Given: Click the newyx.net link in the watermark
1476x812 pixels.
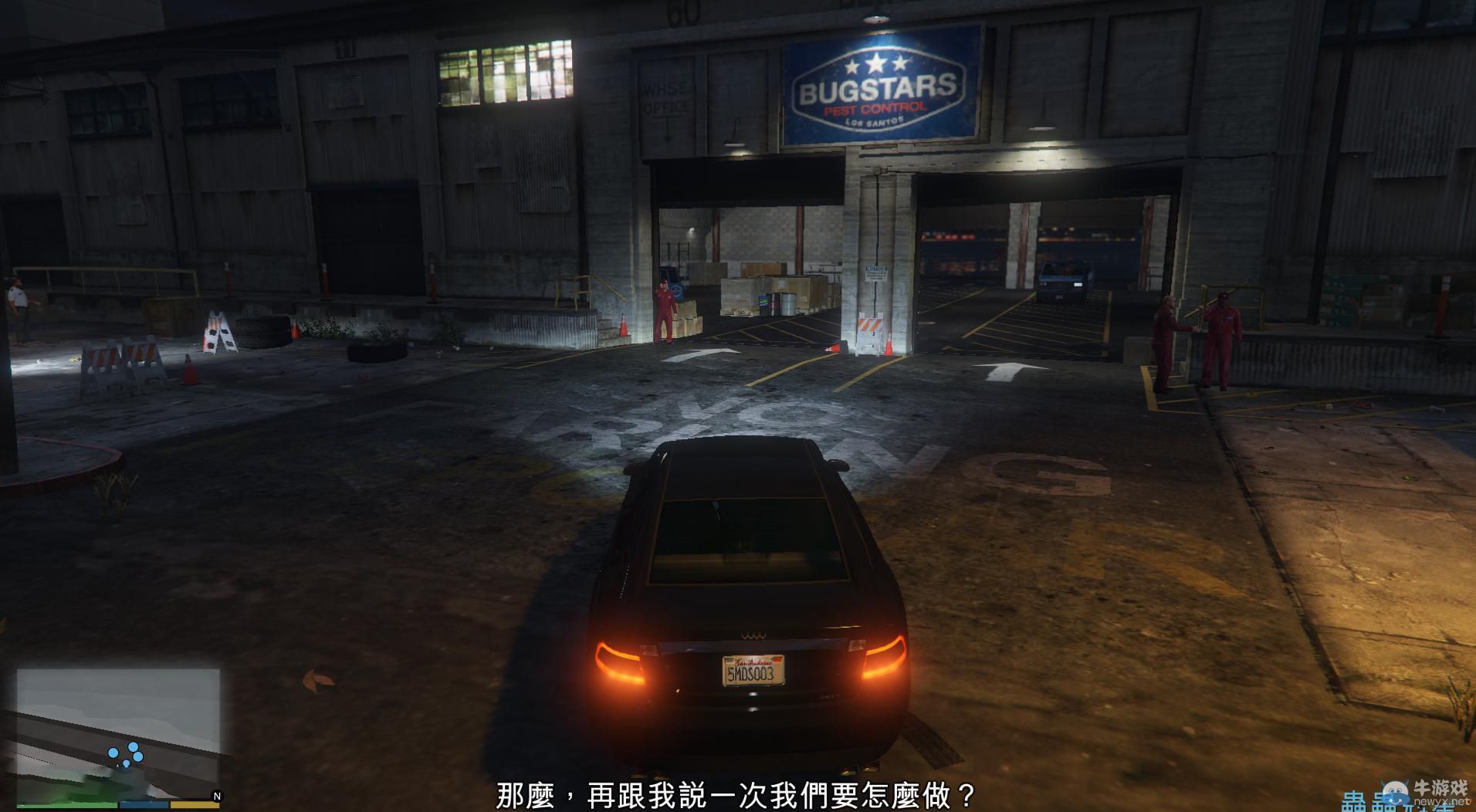Looking at the screenshot, I should (x=1442, y=802).
